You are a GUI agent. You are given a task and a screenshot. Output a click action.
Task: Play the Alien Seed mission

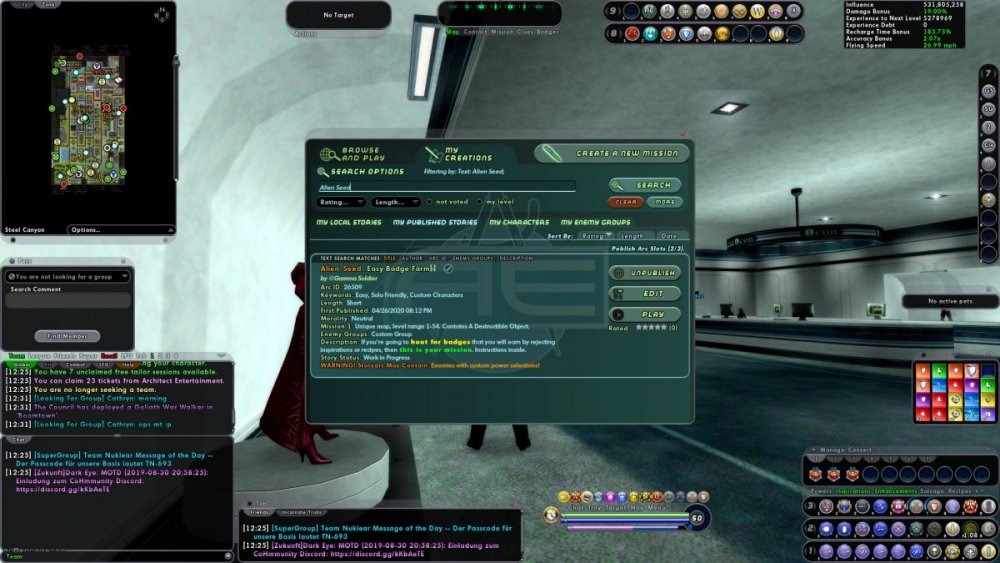coord(645,314)
